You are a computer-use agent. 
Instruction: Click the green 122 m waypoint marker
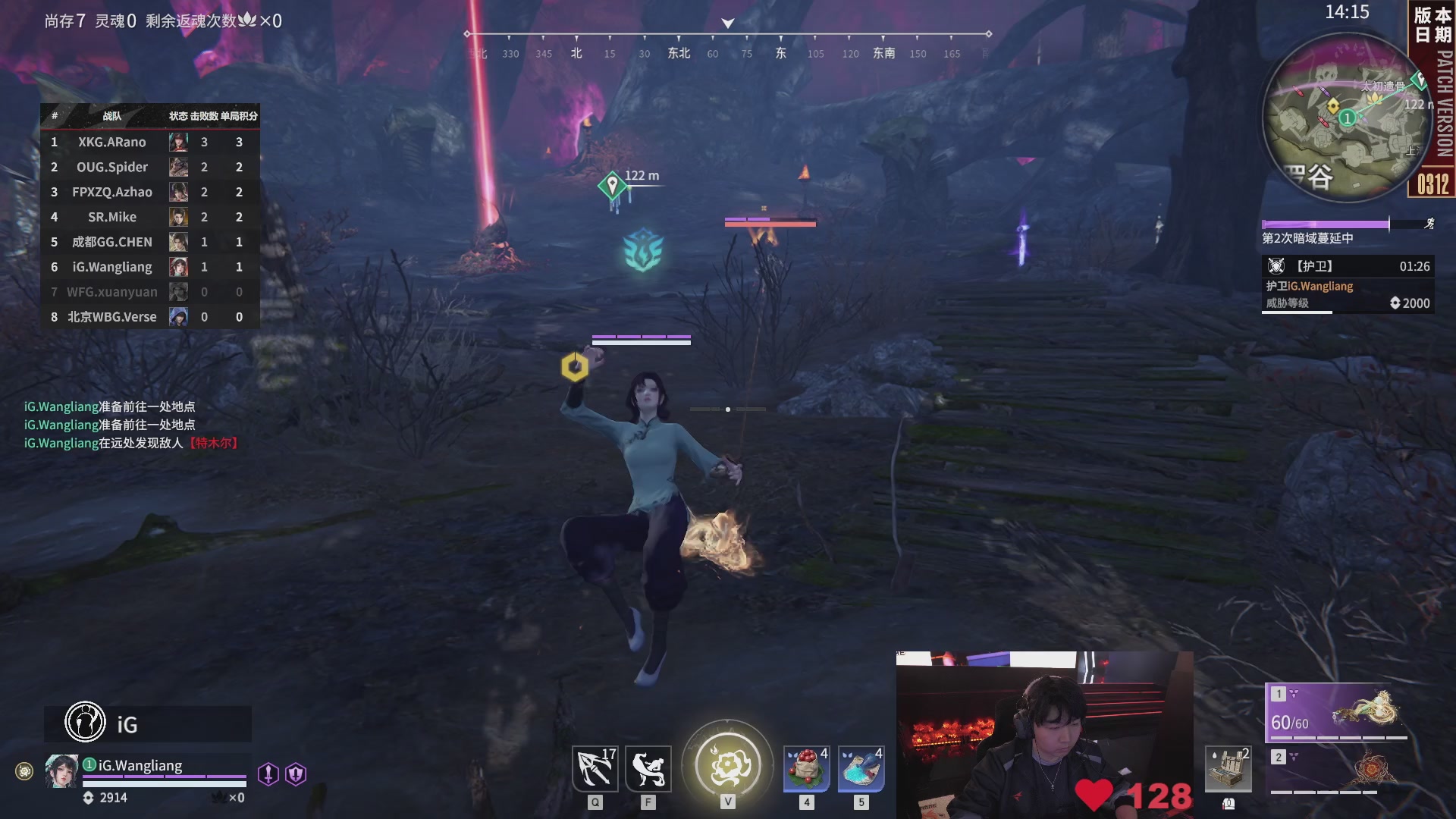[612, 184]
